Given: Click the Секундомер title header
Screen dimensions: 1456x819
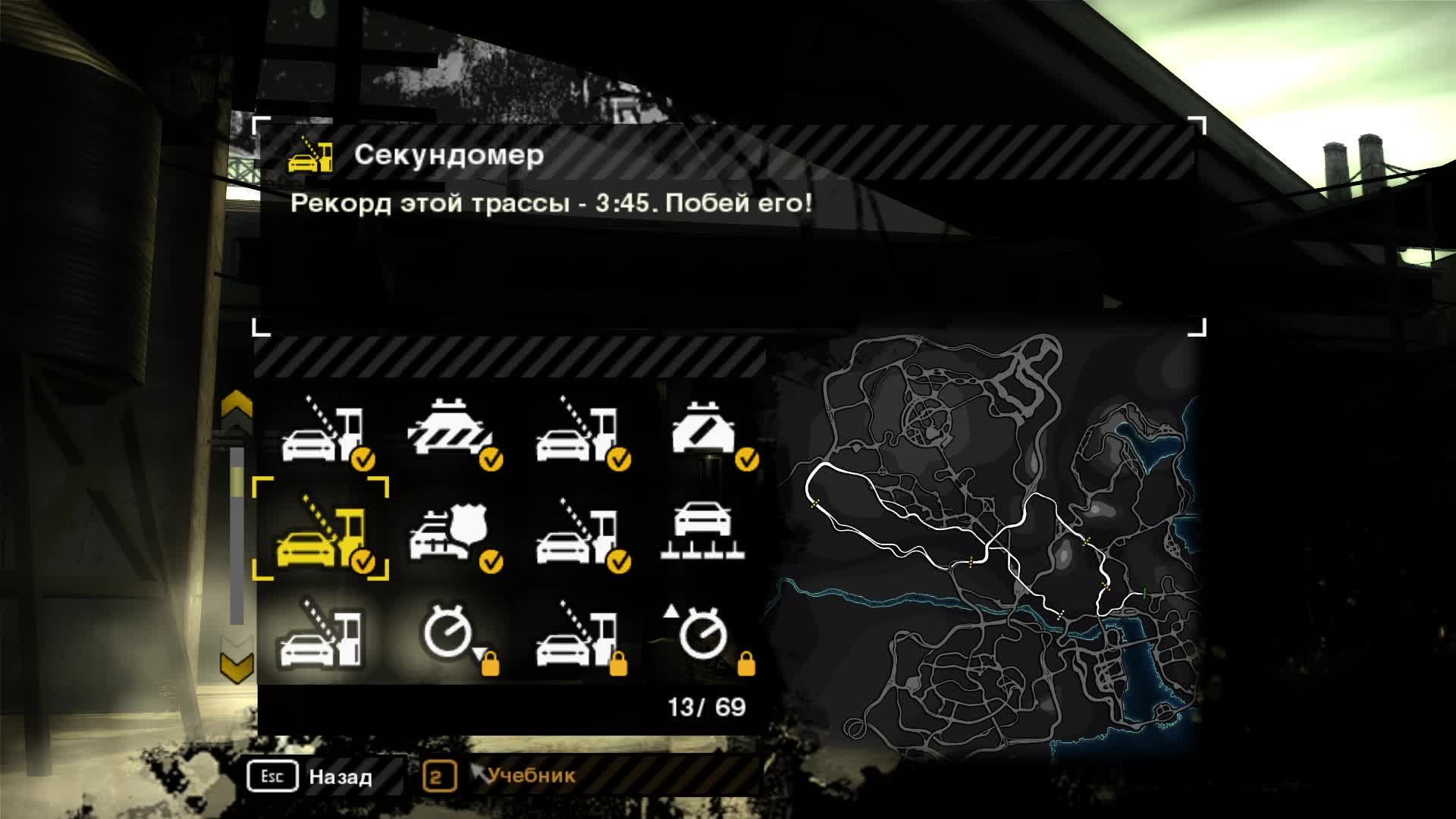Looking at the screenshot, I should [x=447, y=157].
